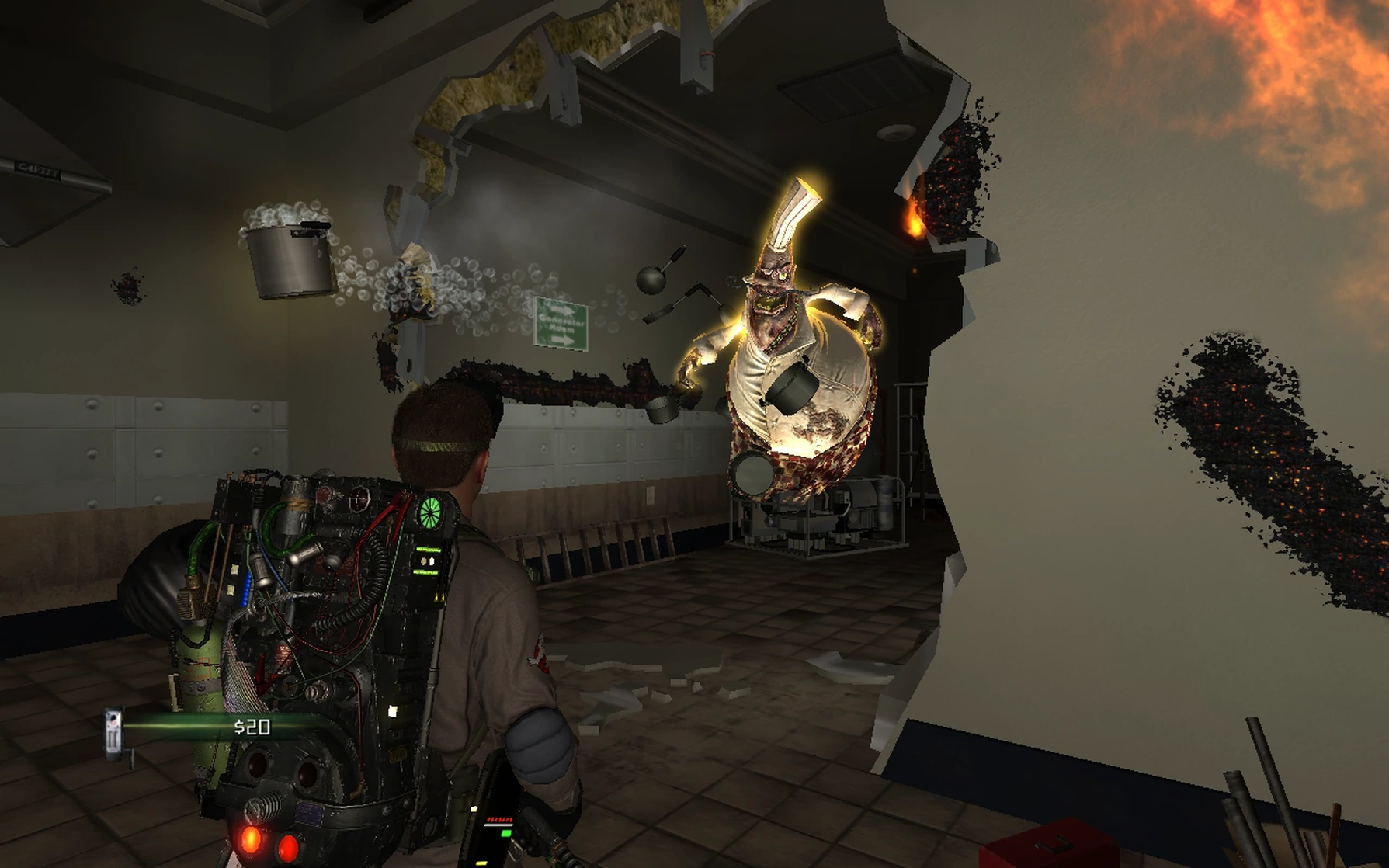Click the ghost trap icon beside the money bar
This screenshot has width=1389, height=868.
click(114, 731)
